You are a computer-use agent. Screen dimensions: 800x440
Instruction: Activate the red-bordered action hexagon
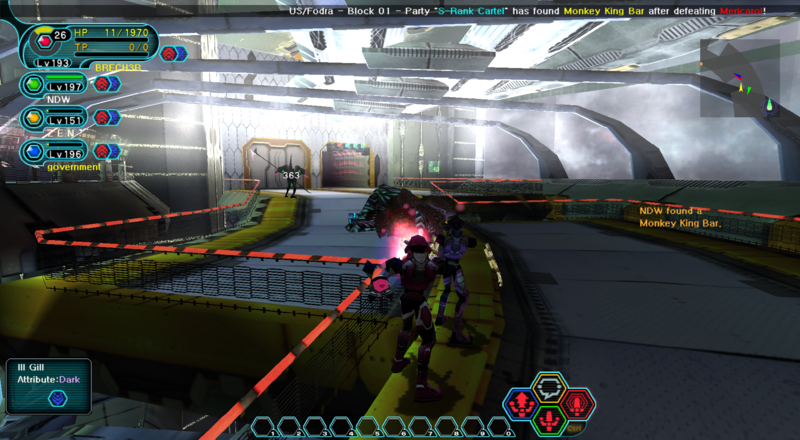coord(576,403)
